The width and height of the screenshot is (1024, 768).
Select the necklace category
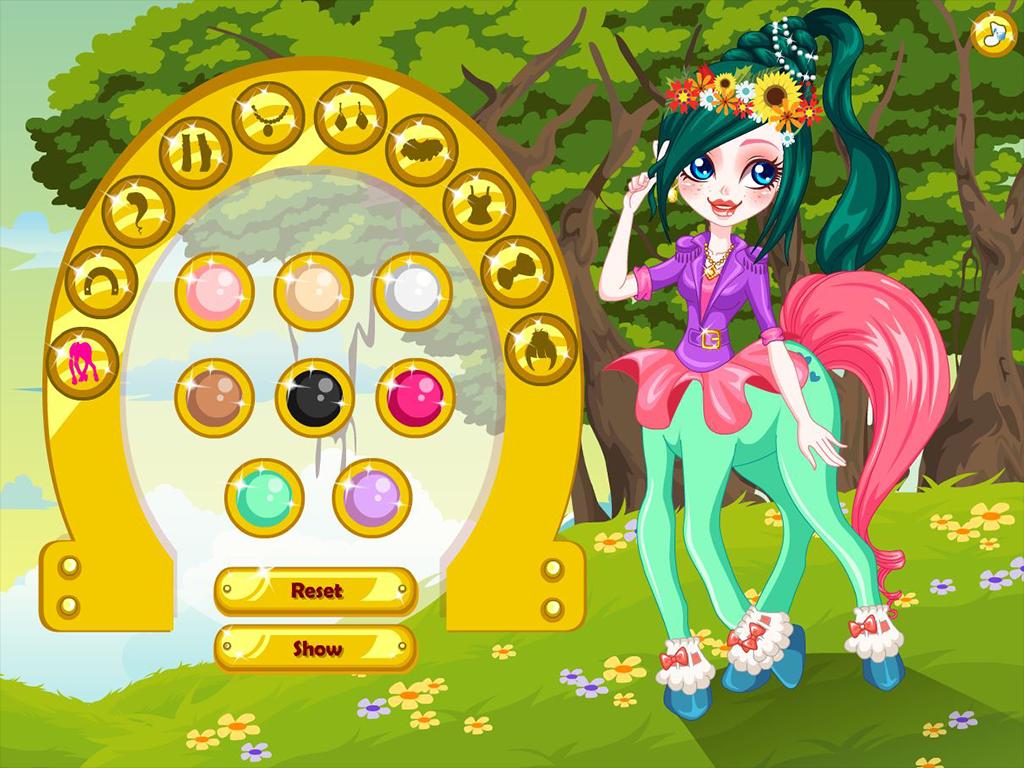click(268, 118)
